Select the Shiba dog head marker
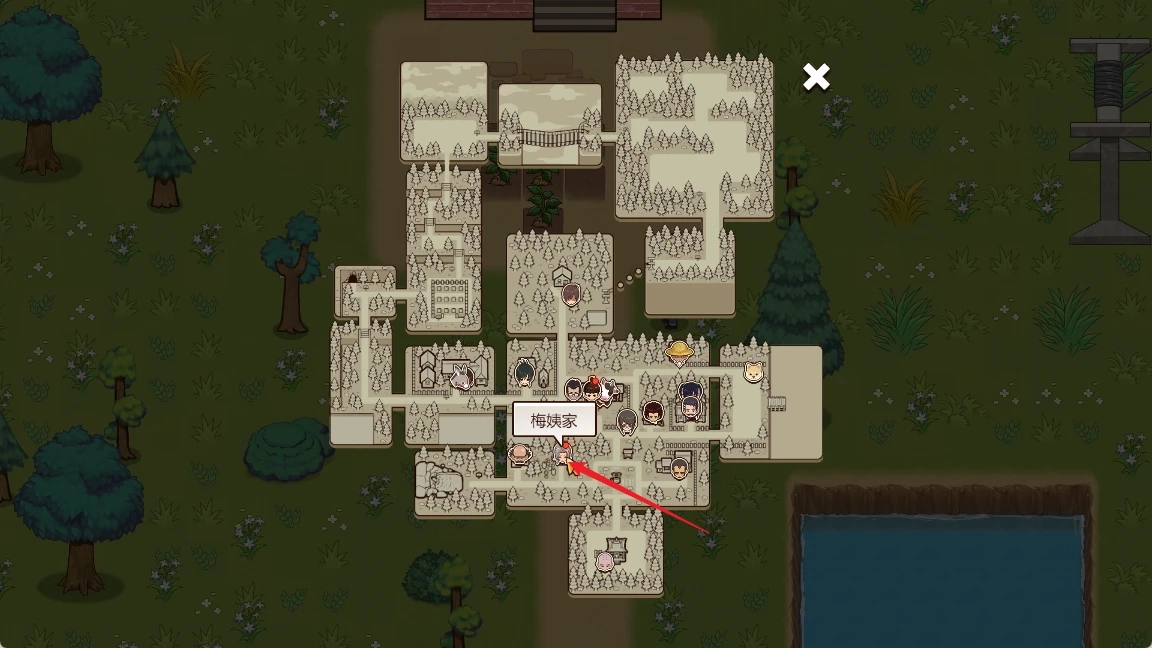Screen dimensions: 1152x648 (x=753, y=373)
